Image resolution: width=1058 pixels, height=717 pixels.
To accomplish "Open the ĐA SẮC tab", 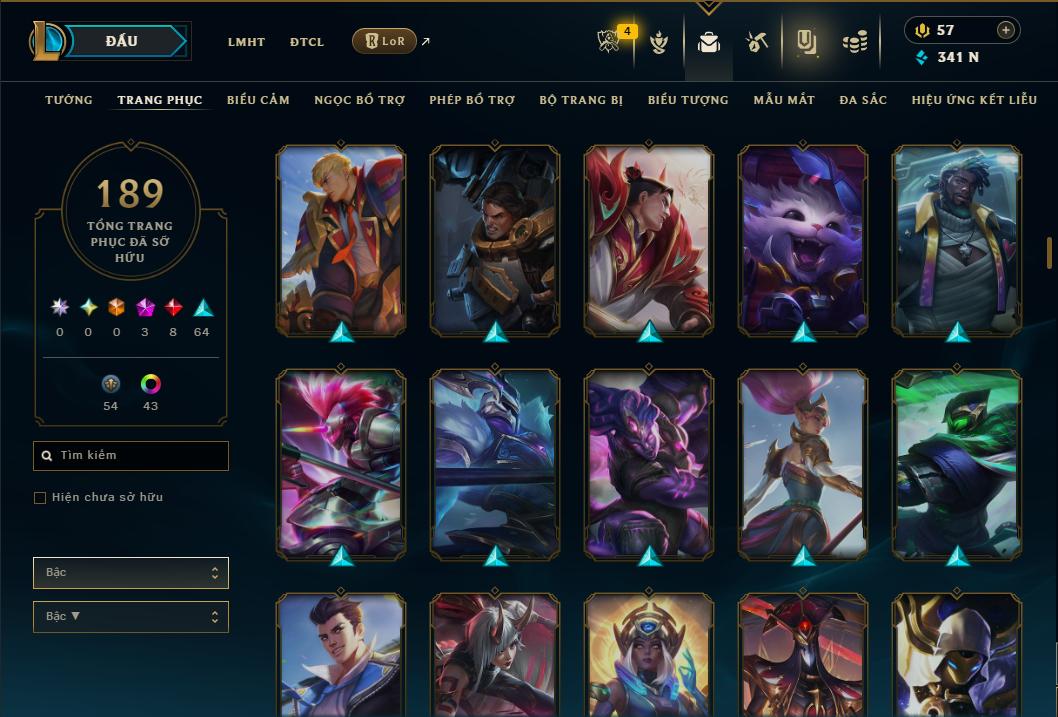I will pyautogui.click(x=863, y=100).
